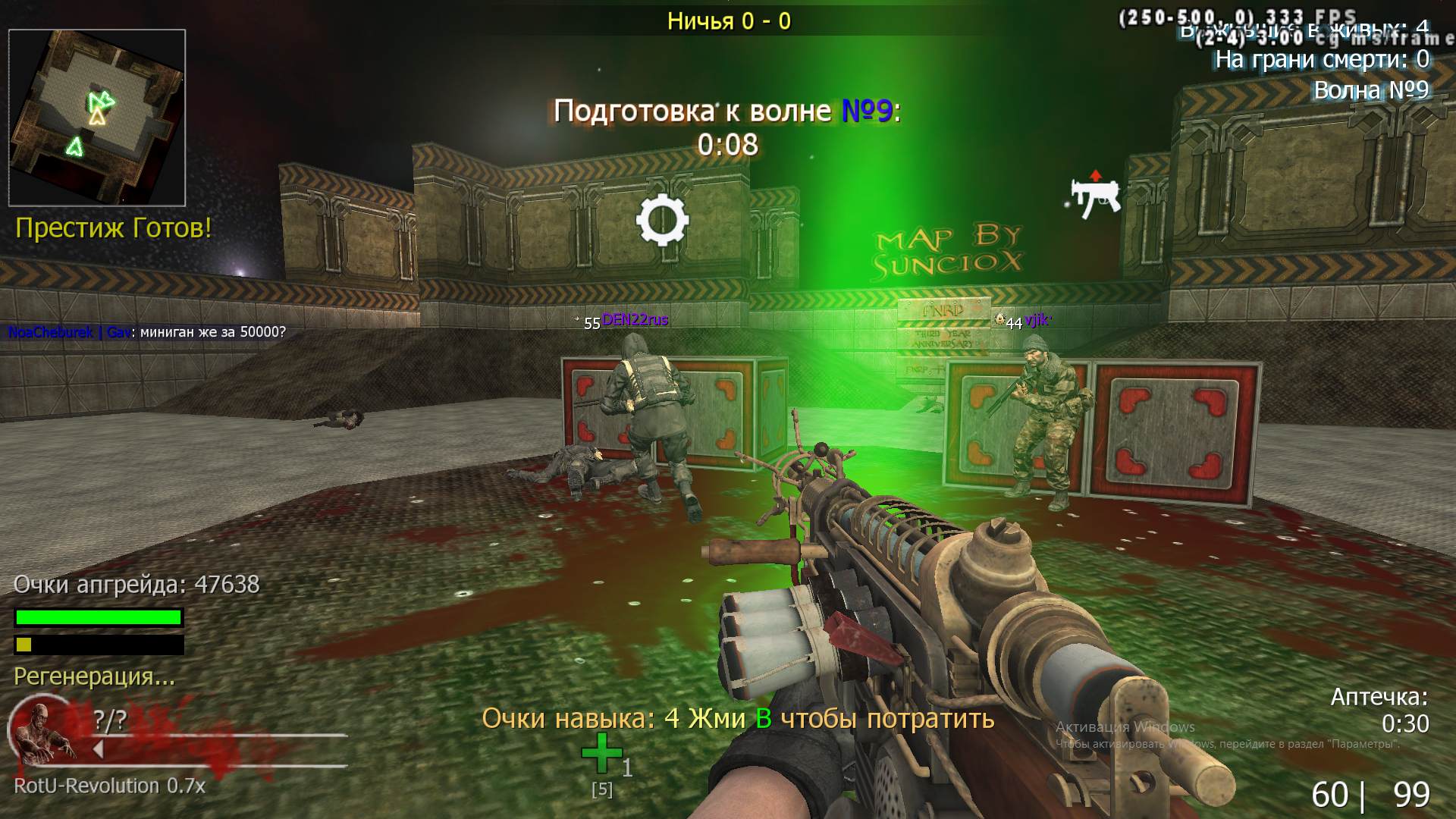Select the DEN22rus player name tag
The width and height of the screenshot is (1456, 819).
coord(635,320)
